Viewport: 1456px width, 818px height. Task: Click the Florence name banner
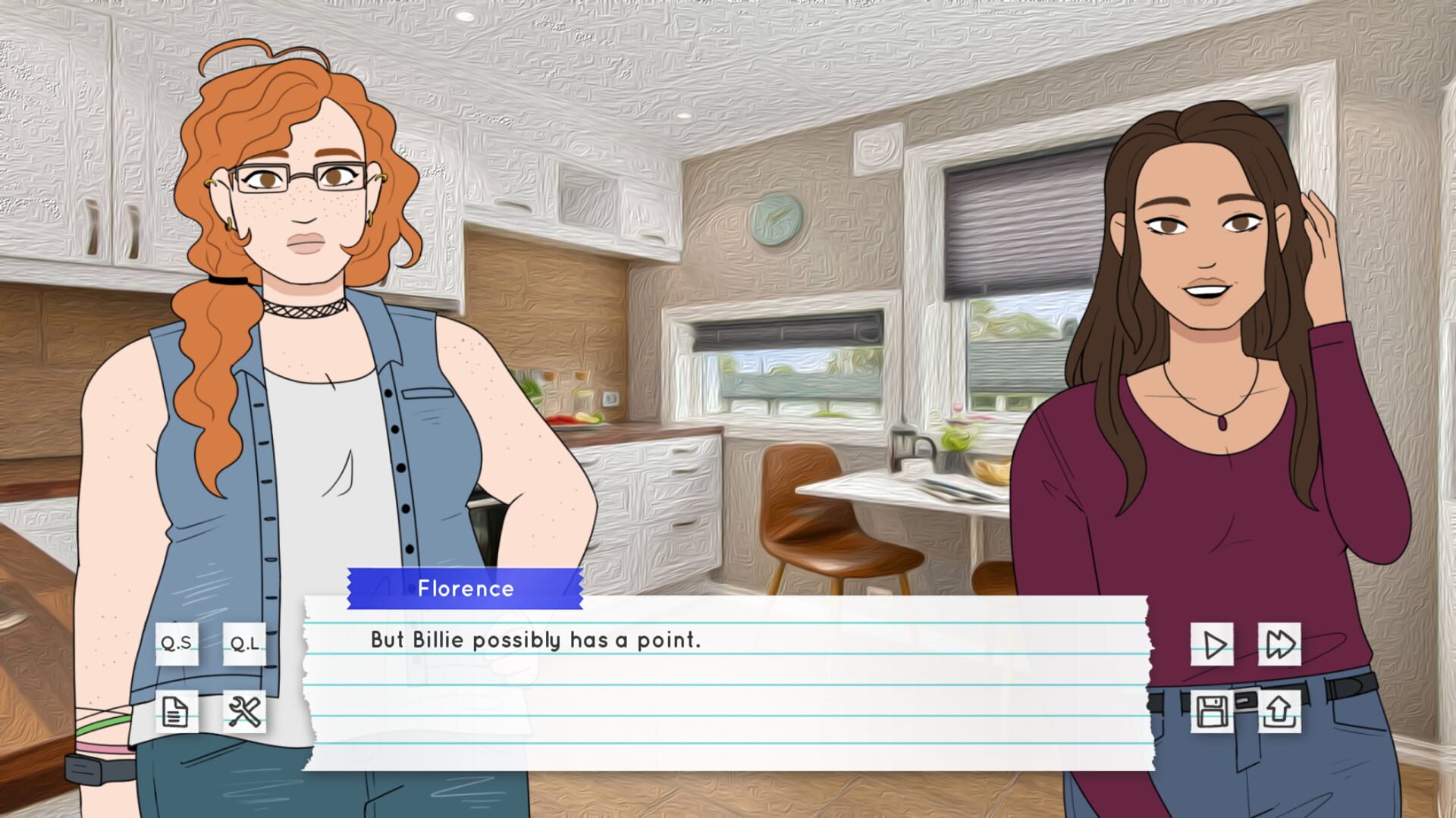465,588
